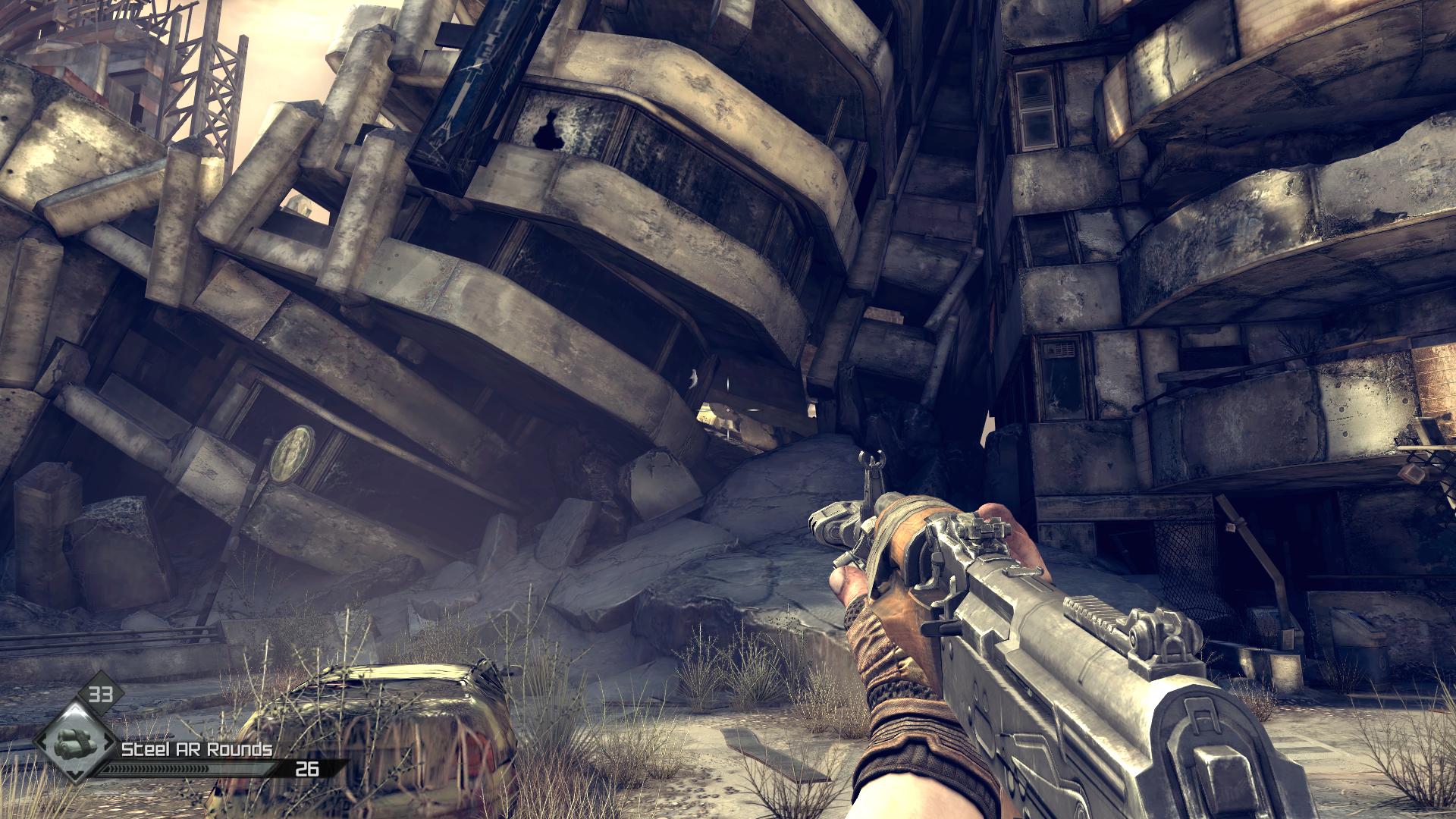This screenshot has height=819, width=1456.
Task: Select the Steel AR Rounds ammo icon
Action: pos(74,744)
